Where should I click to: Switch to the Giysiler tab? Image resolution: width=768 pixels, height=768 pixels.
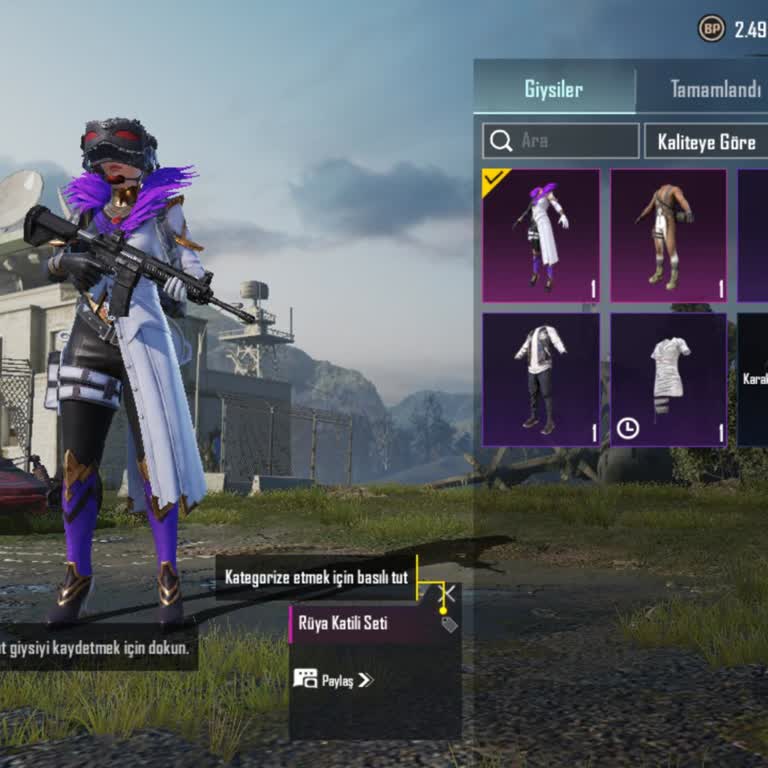coord(554,89)
